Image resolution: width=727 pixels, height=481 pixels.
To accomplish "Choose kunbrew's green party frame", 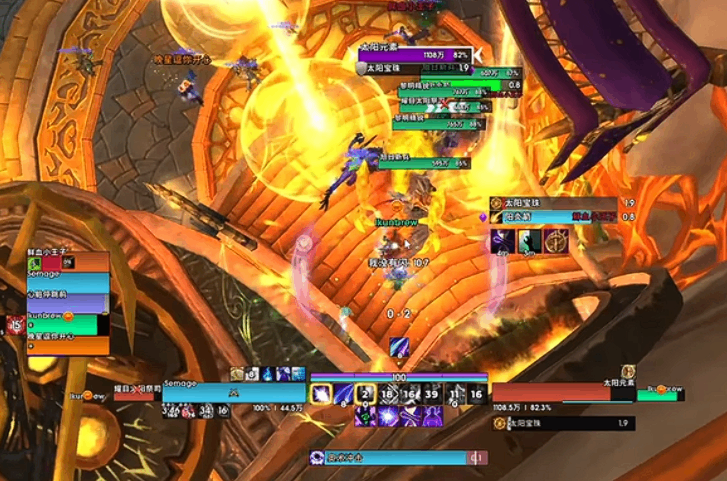I will [68, 324].
